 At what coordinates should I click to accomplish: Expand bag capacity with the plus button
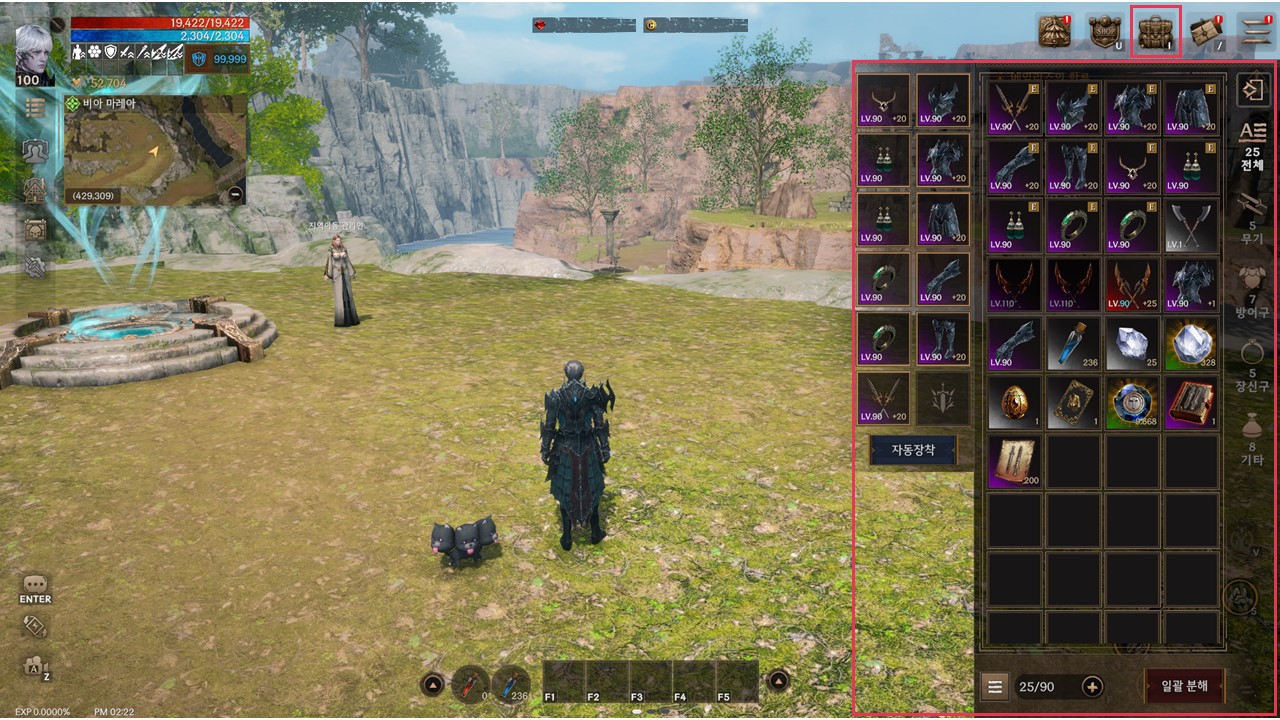coord(1092,687)
